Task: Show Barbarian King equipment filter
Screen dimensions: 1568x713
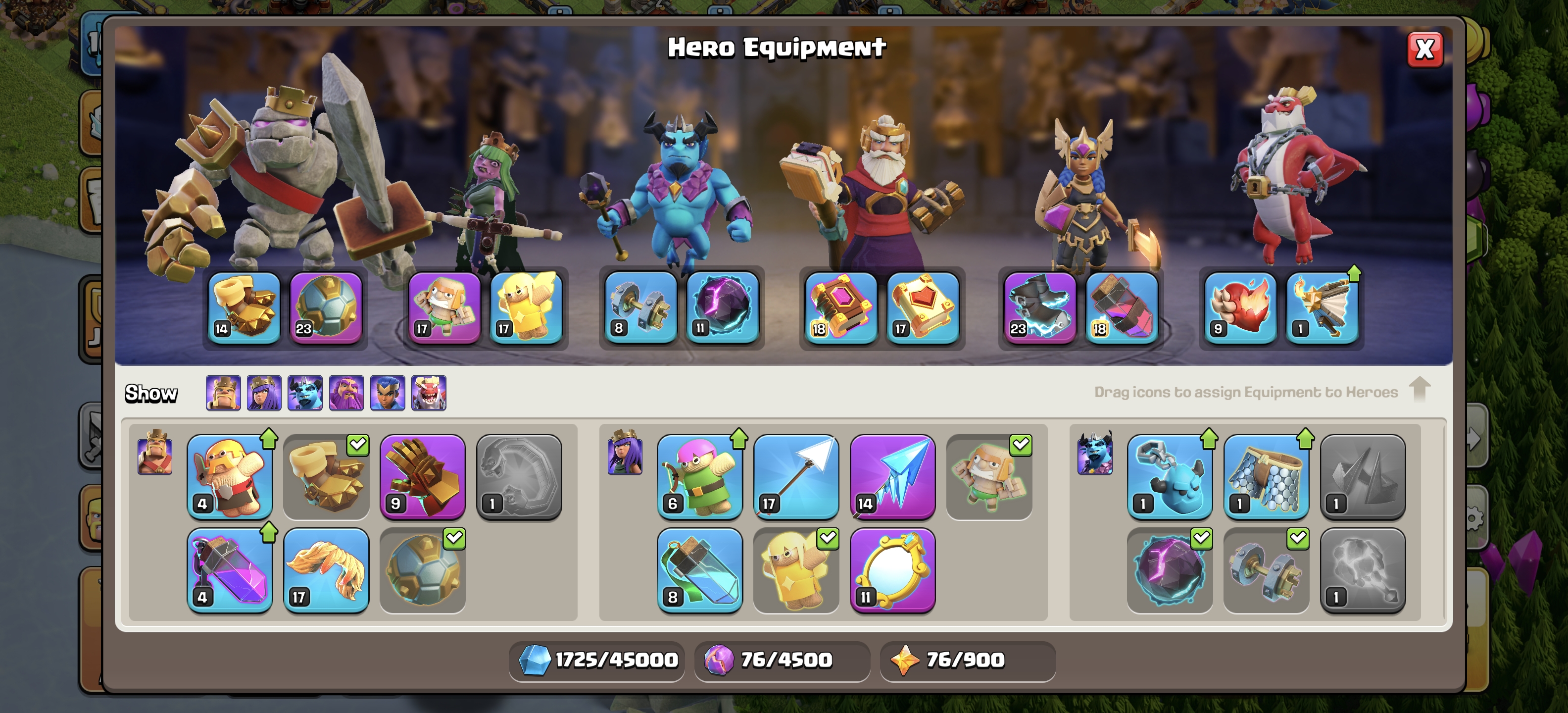Action: click(x=223, y=393)
